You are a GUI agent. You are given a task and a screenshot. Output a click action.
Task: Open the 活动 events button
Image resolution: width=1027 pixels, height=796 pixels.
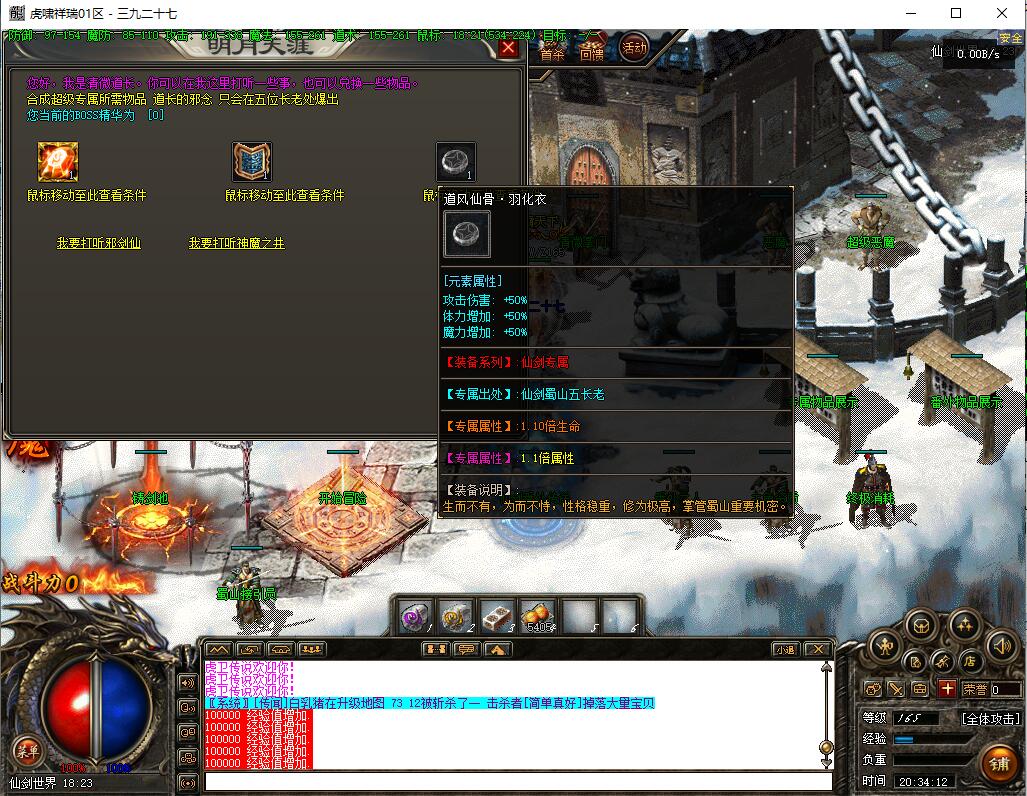point(634,48)
